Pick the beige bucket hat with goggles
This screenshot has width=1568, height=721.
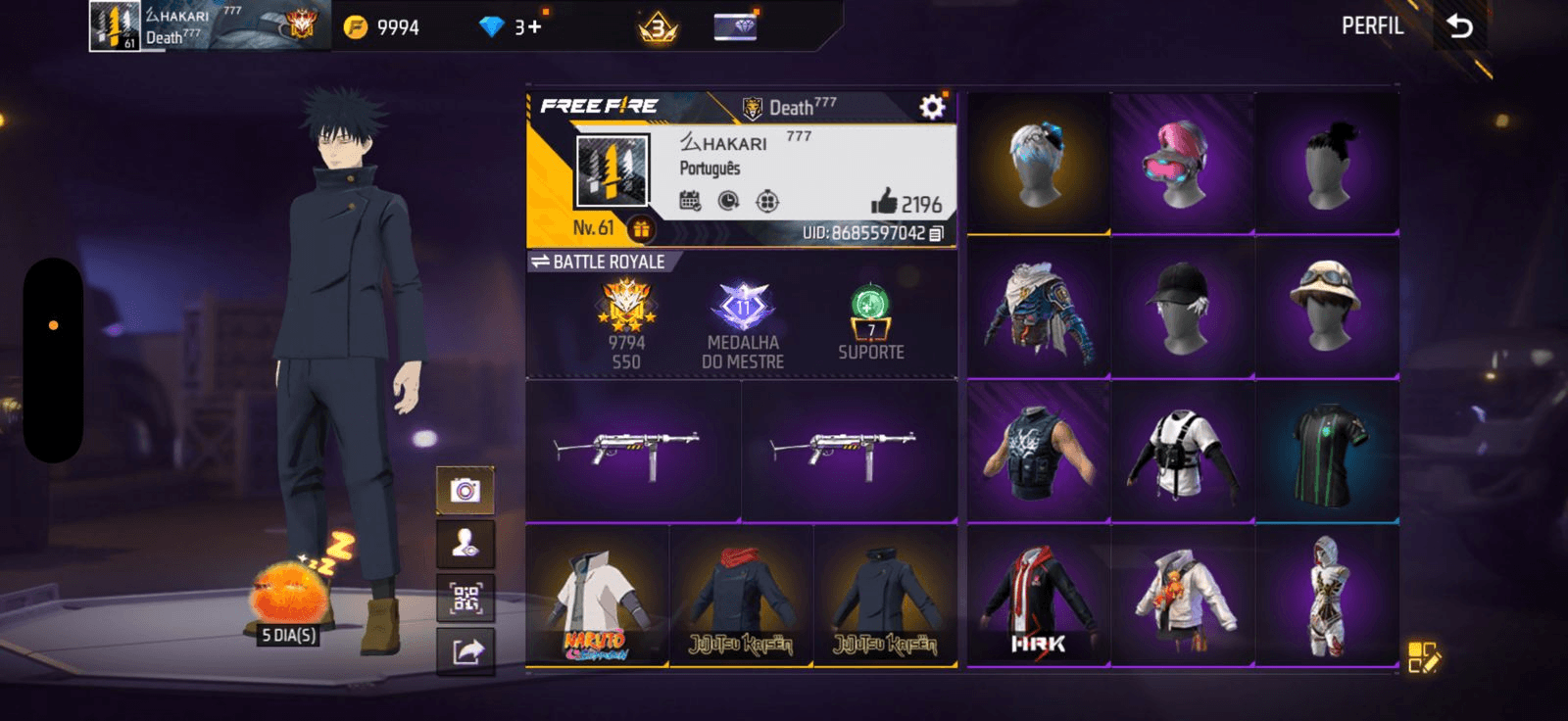click(1326, 307)
